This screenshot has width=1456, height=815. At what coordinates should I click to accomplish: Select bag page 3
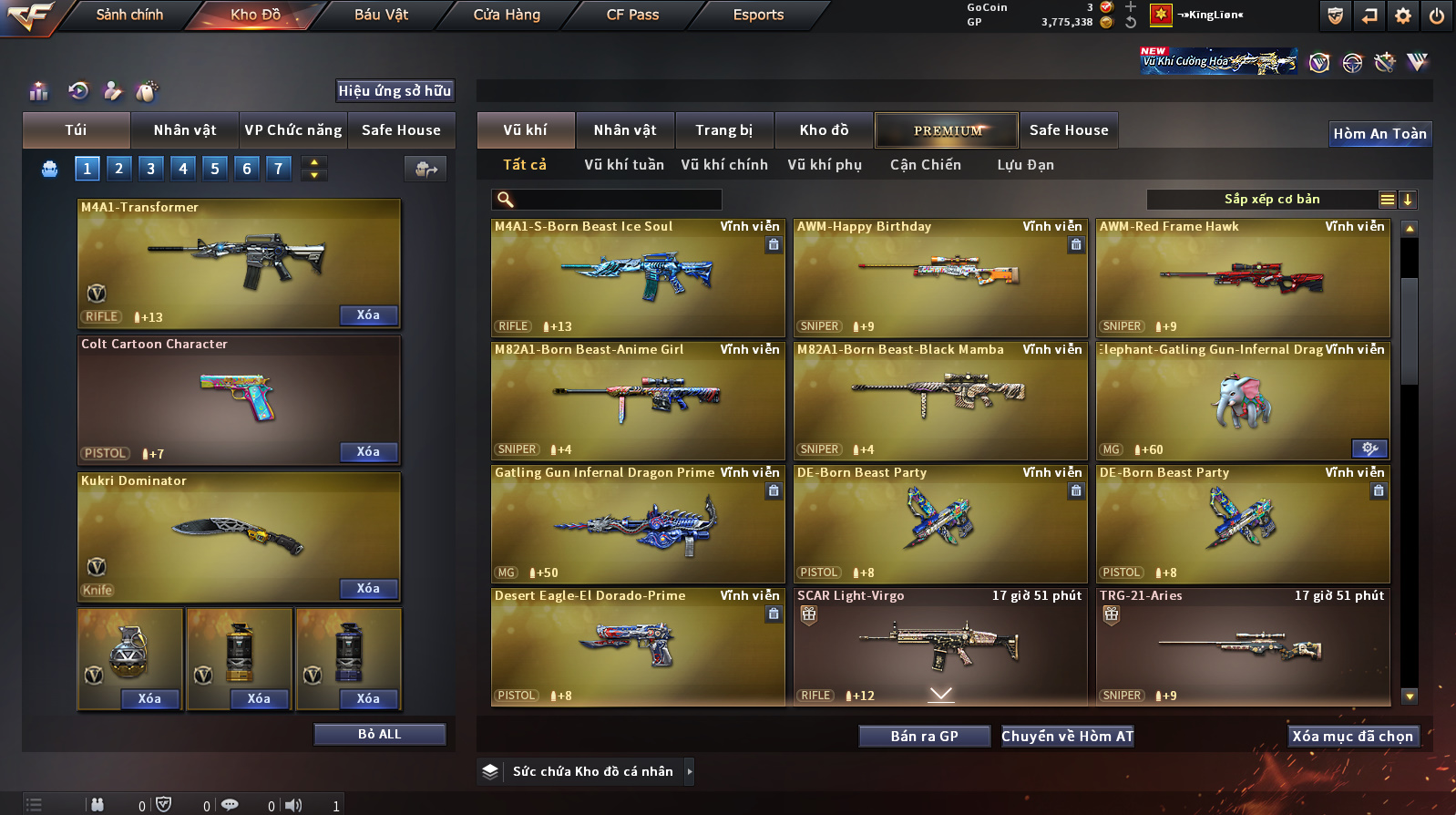click(151, 169)
